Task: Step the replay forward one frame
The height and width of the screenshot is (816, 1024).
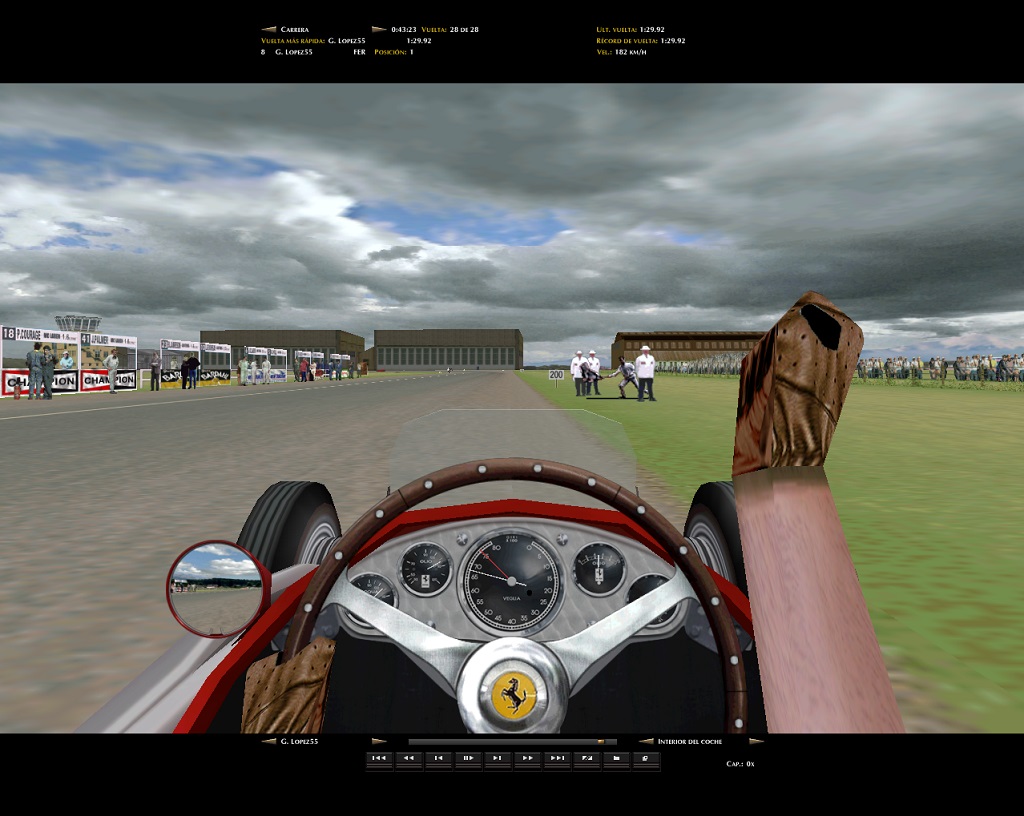Action: [x=498, y=759]
